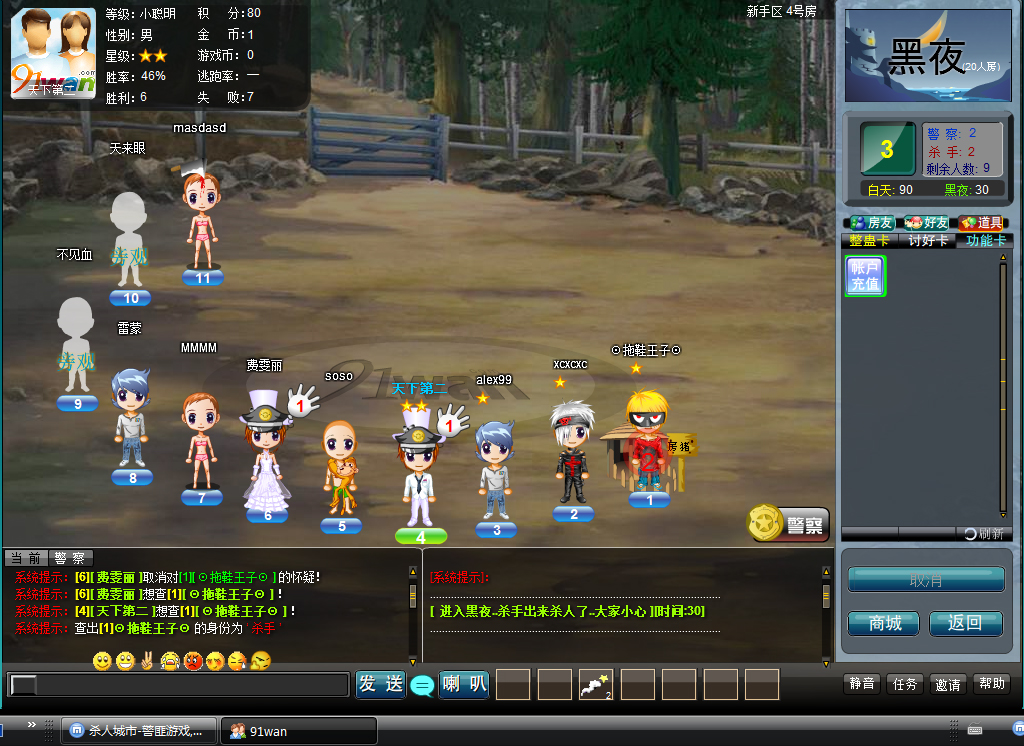Viewport: 1024px width, 746px height.
Task: Focus the chat message input box
Action: click(x=180, y=685)
